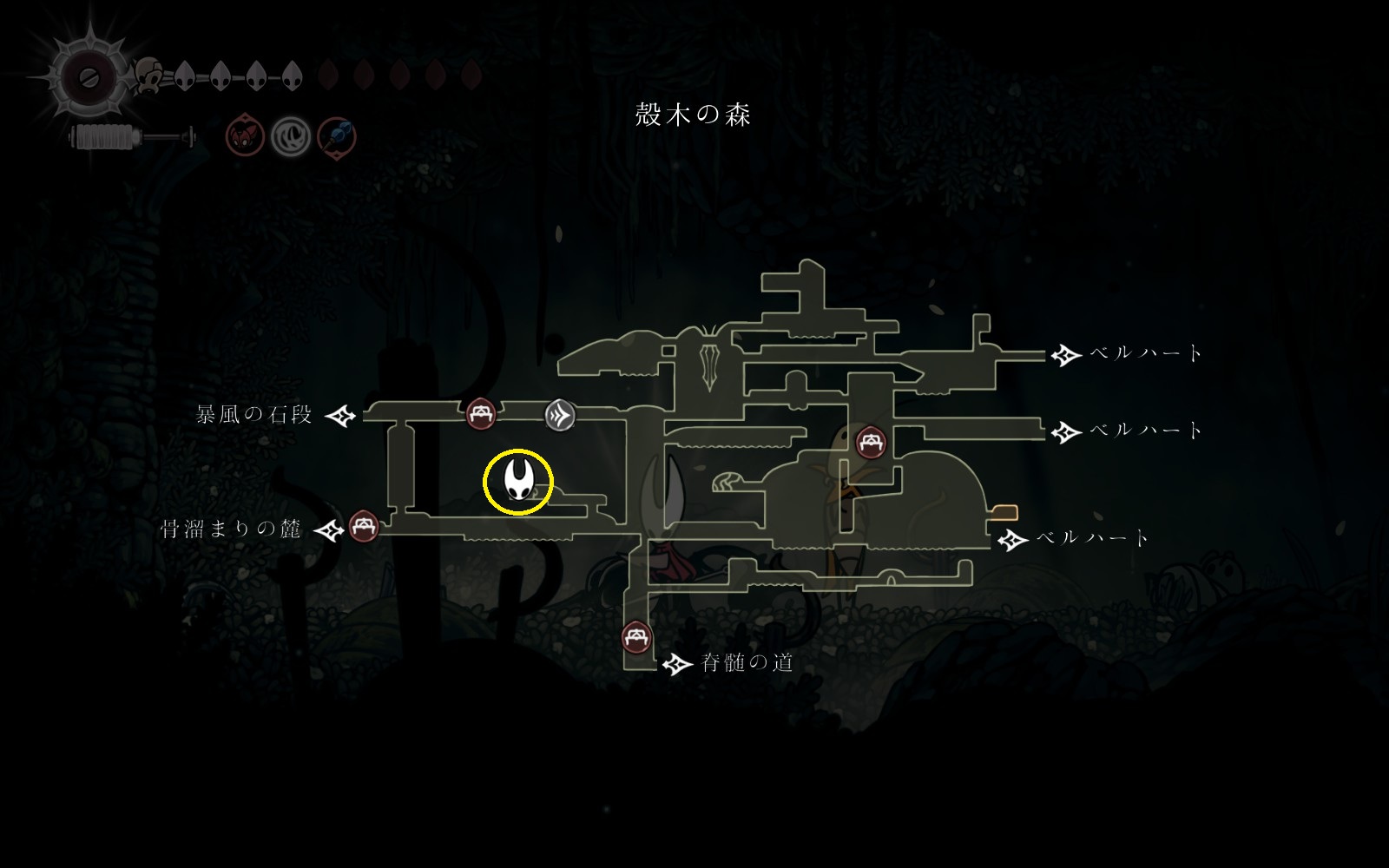This screenshot has width=1389, height=868.
Task: Choose the 暴風の石段 area exit label
Action: 253,415
